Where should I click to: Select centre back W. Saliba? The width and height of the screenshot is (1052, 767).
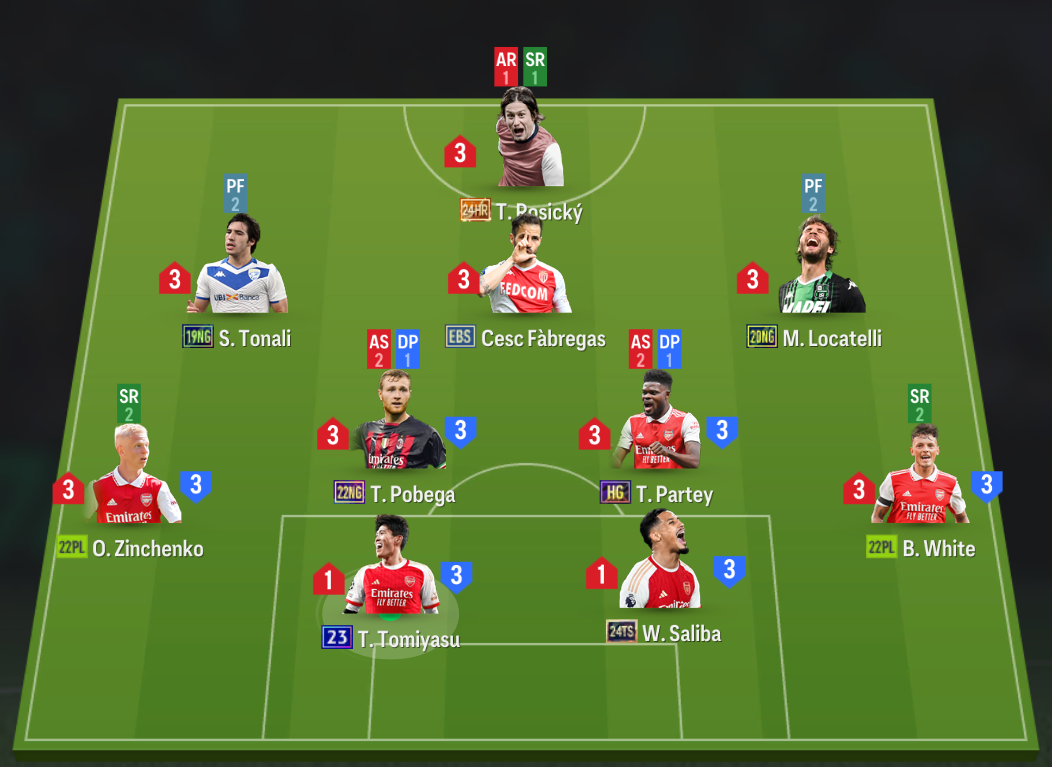(x=660, y=565)
